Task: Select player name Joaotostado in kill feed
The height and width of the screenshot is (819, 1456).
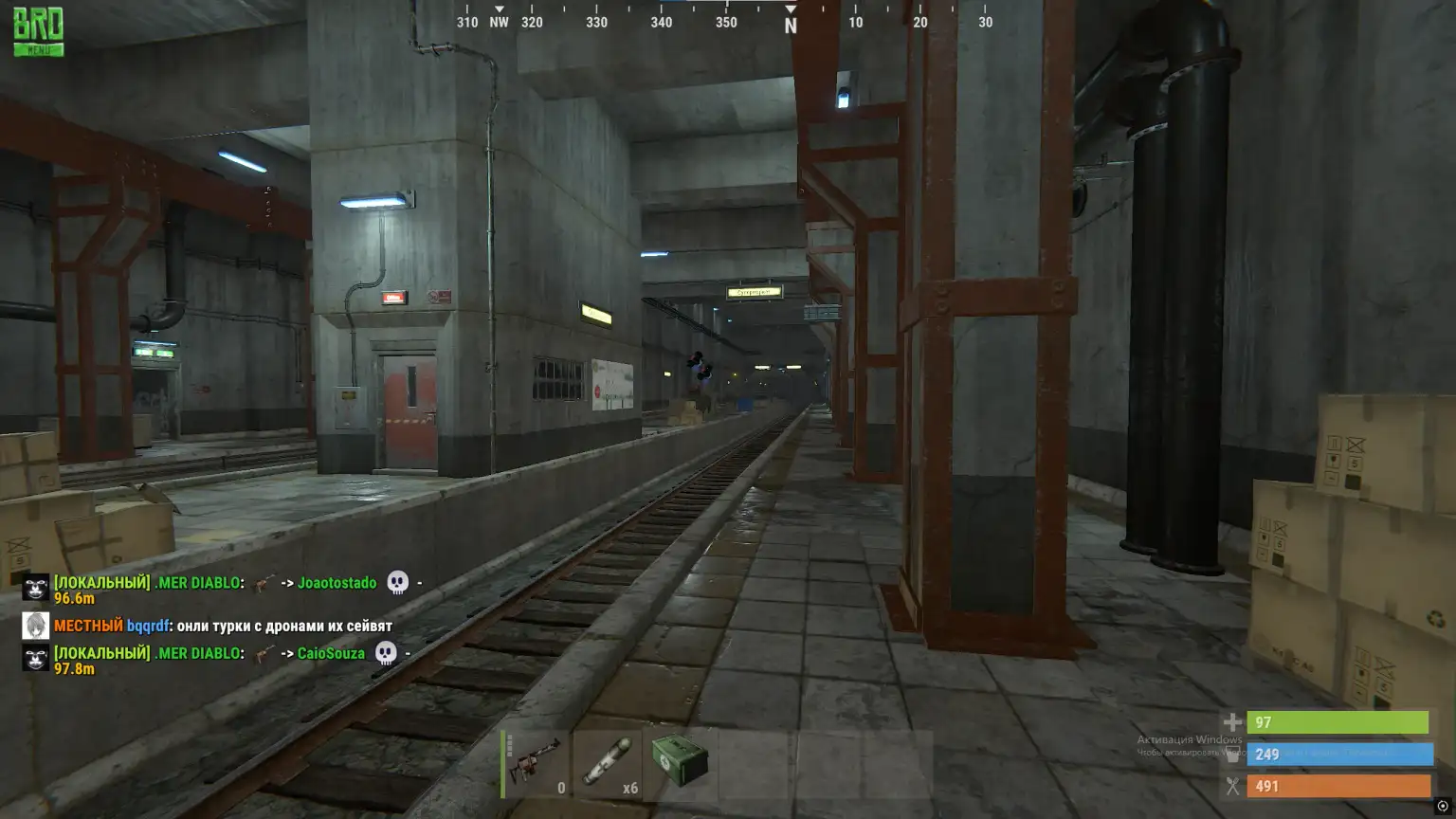Action: click(x=337, y=583)
